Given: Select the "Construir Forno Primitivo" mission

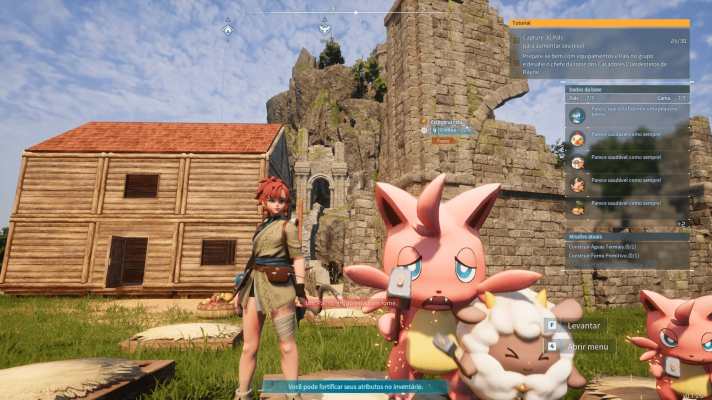Looking at the screenshot, I should tap(602, 256).
